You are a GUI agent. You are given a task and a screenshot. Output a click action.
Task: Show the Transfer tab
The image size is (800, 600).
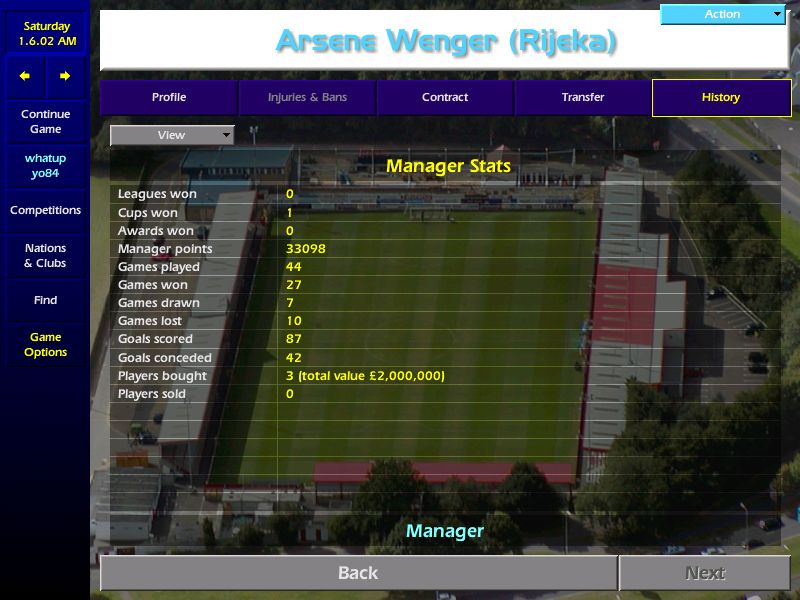click(583, 98)
